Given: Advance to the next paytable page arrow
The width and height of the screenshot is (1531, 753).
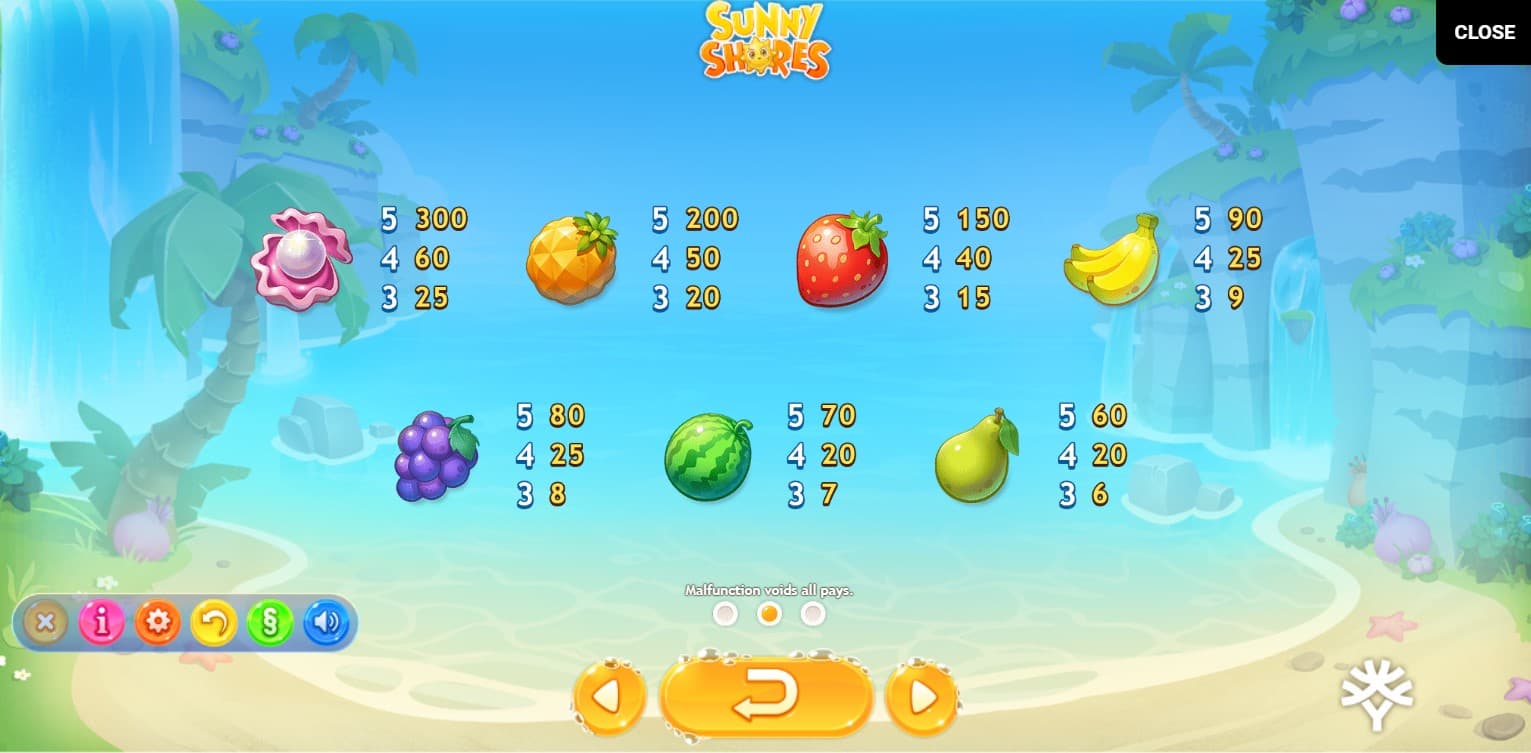Looking at the screenshot, I should coord(922,697).
